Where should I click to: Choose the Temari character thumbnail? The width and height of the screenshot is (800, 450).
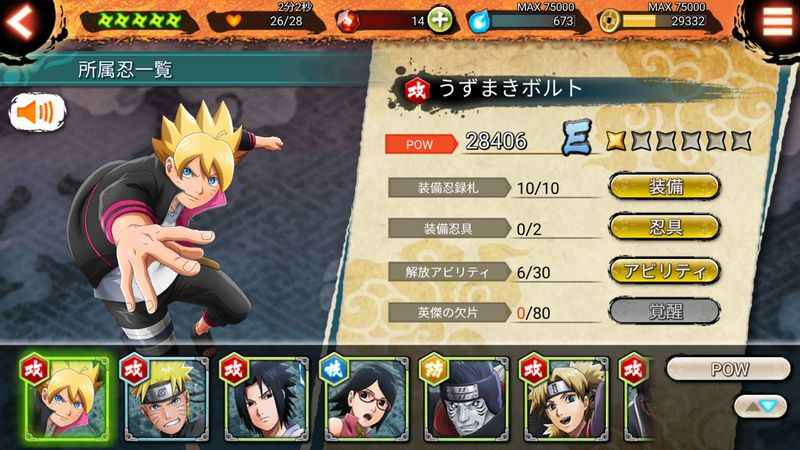[562, 398]
